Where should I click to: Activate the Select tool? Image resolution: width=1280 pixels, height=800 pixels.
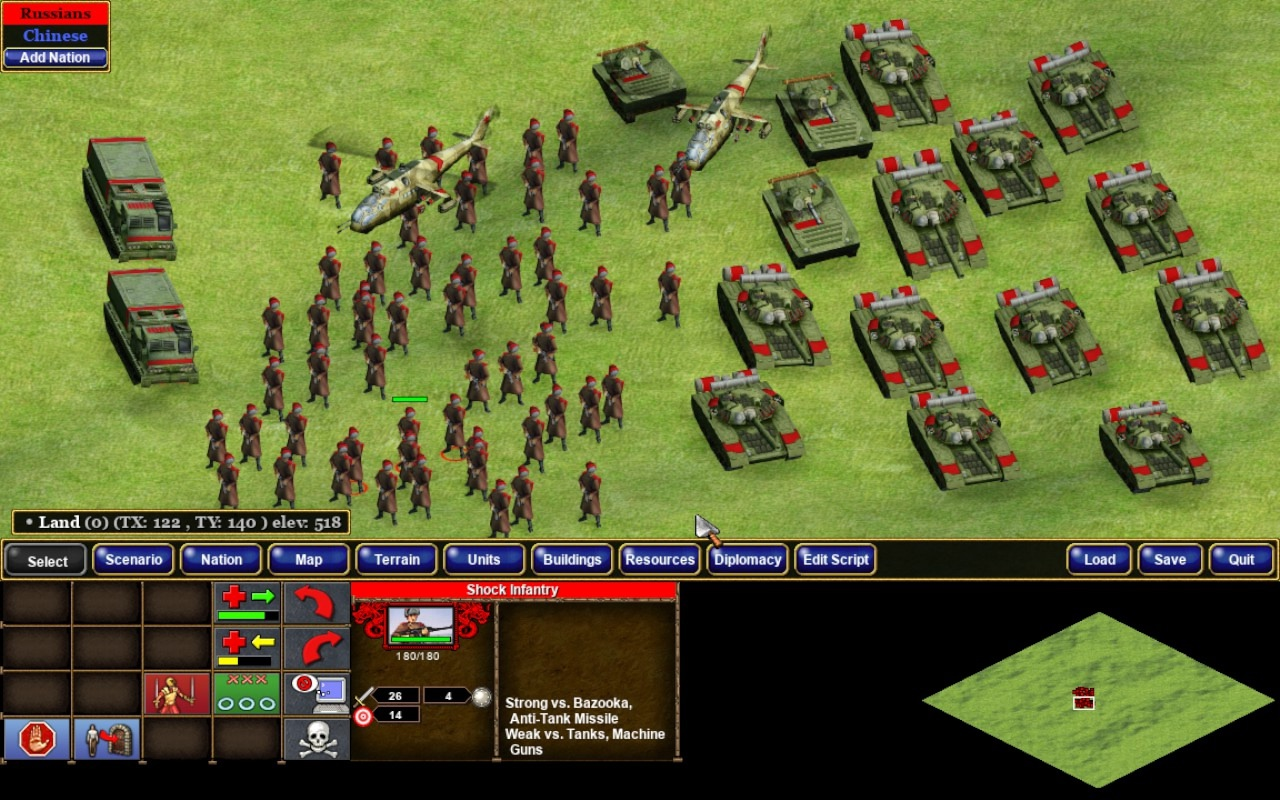[x=46, y=560]
